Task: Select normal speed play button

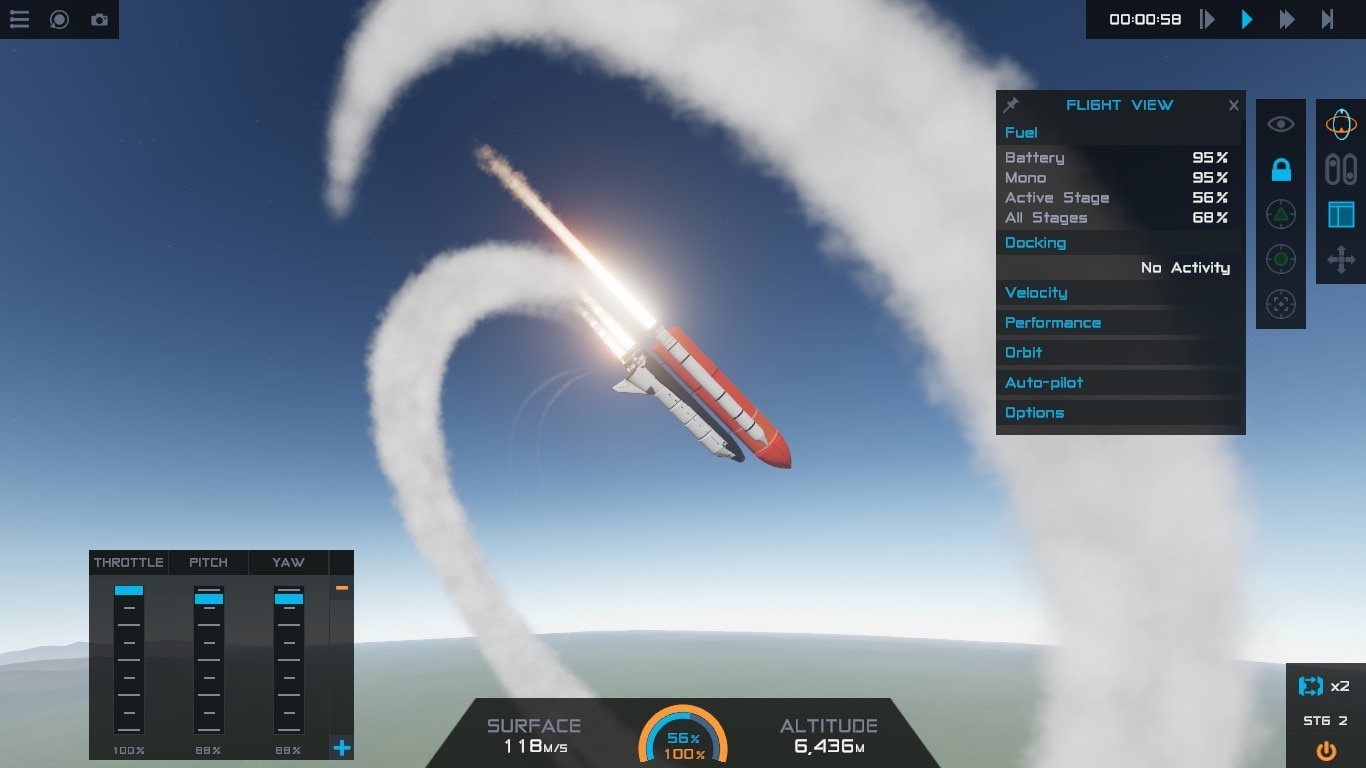Action: 1247,19
